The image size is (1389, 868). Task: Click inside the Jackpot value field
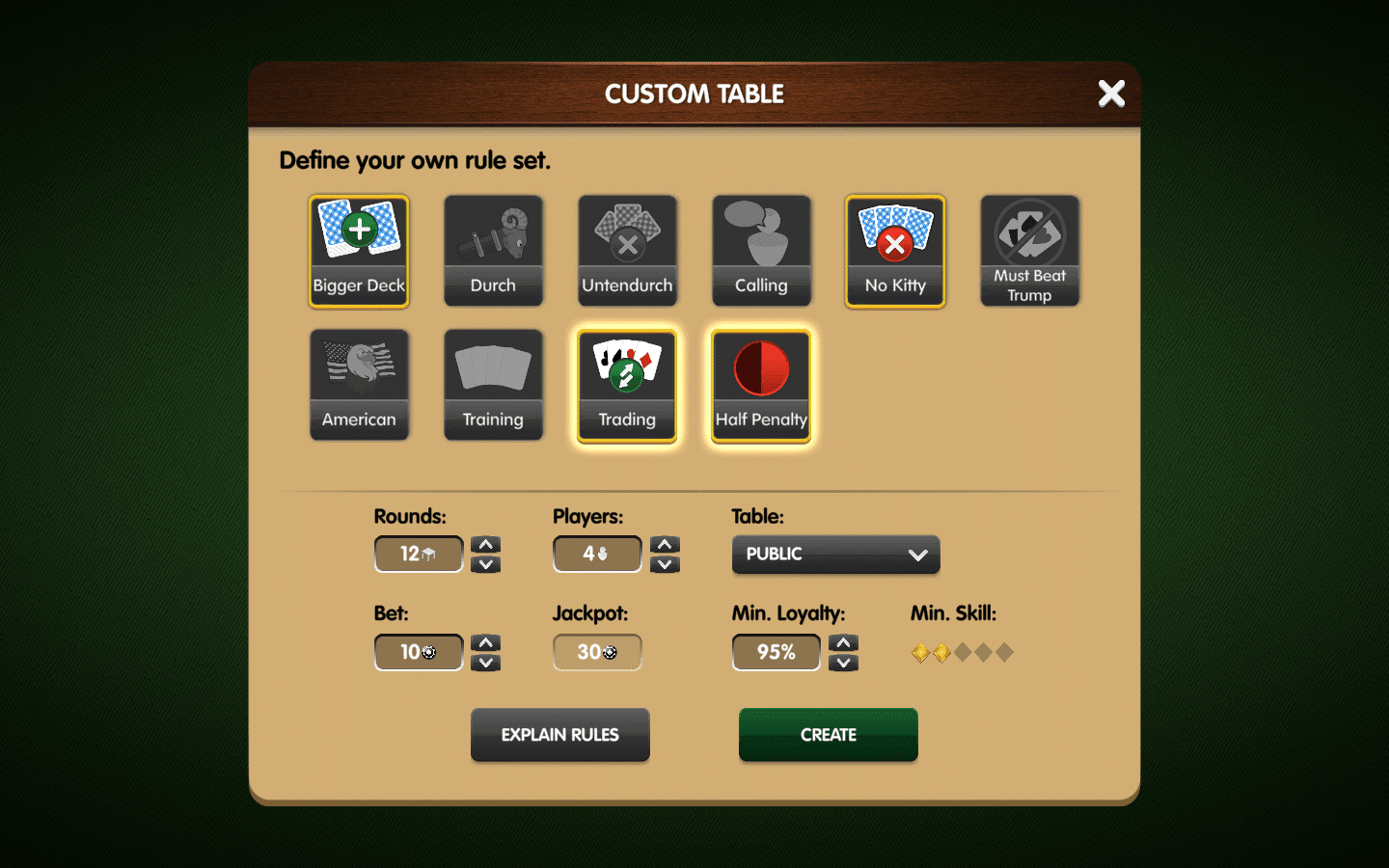596,652
